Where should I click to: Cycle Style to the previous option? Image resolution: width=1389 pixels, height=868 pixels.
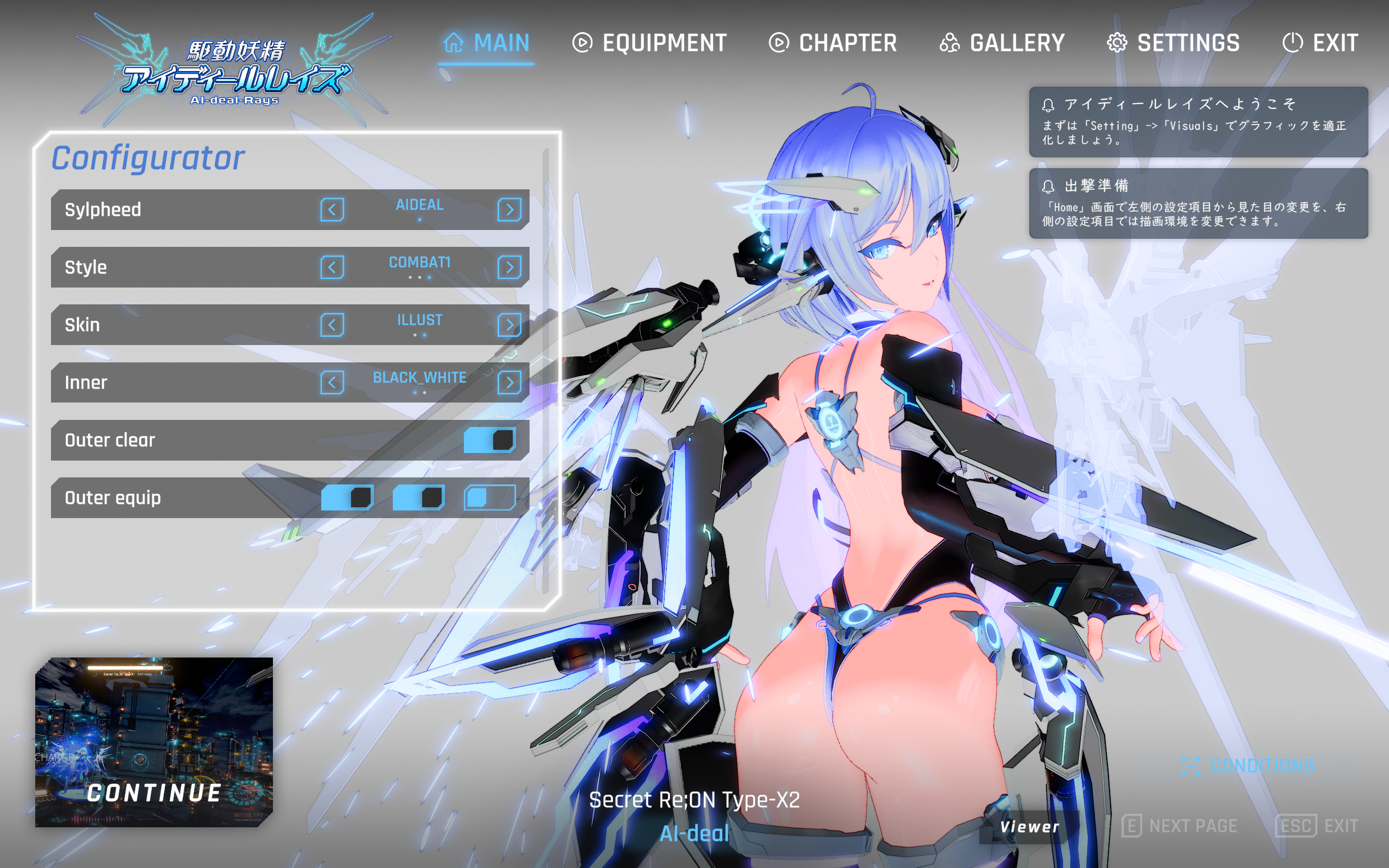[332, 267]
